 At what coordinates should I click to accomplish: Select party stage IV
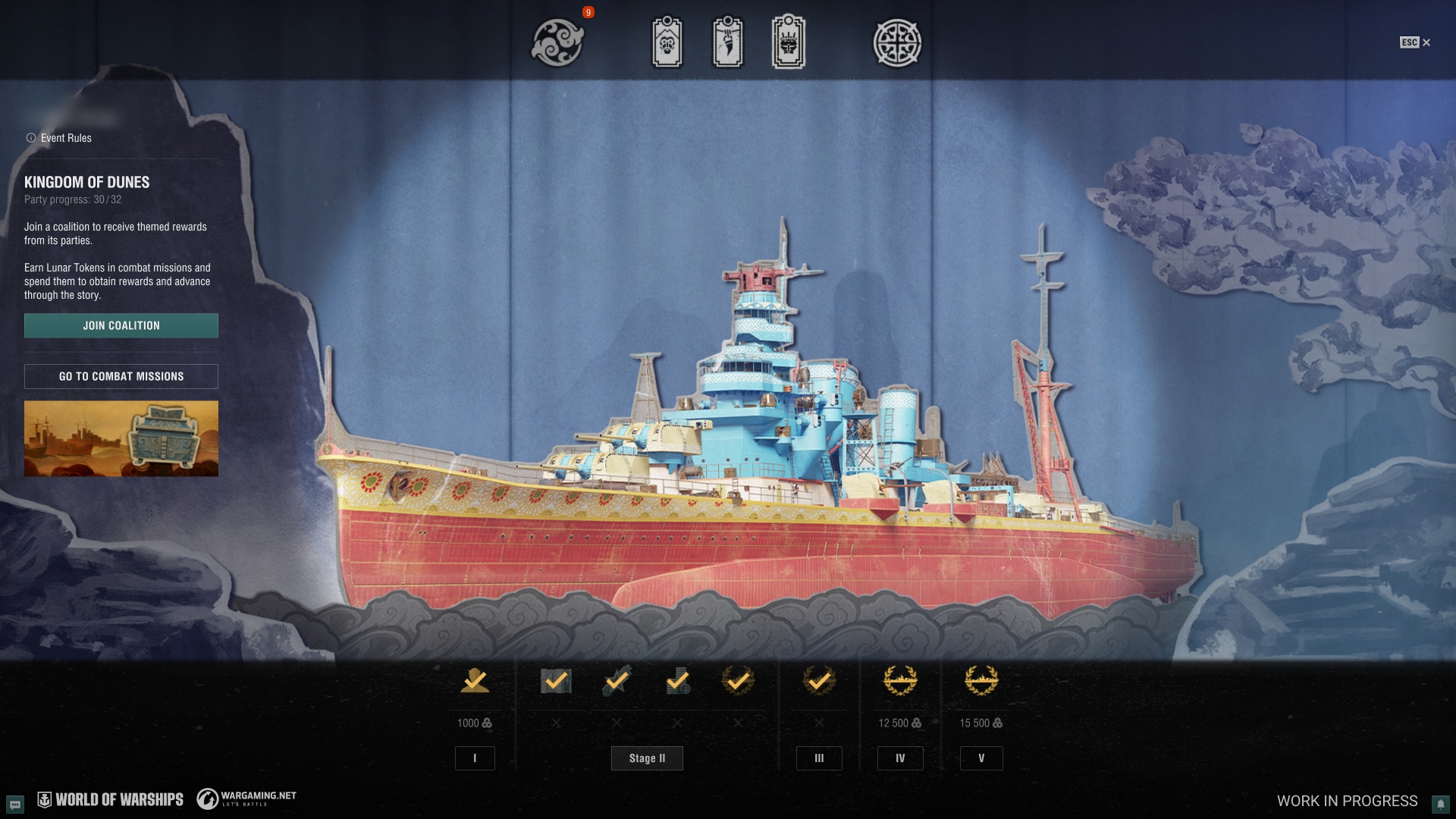coord(900,758)
